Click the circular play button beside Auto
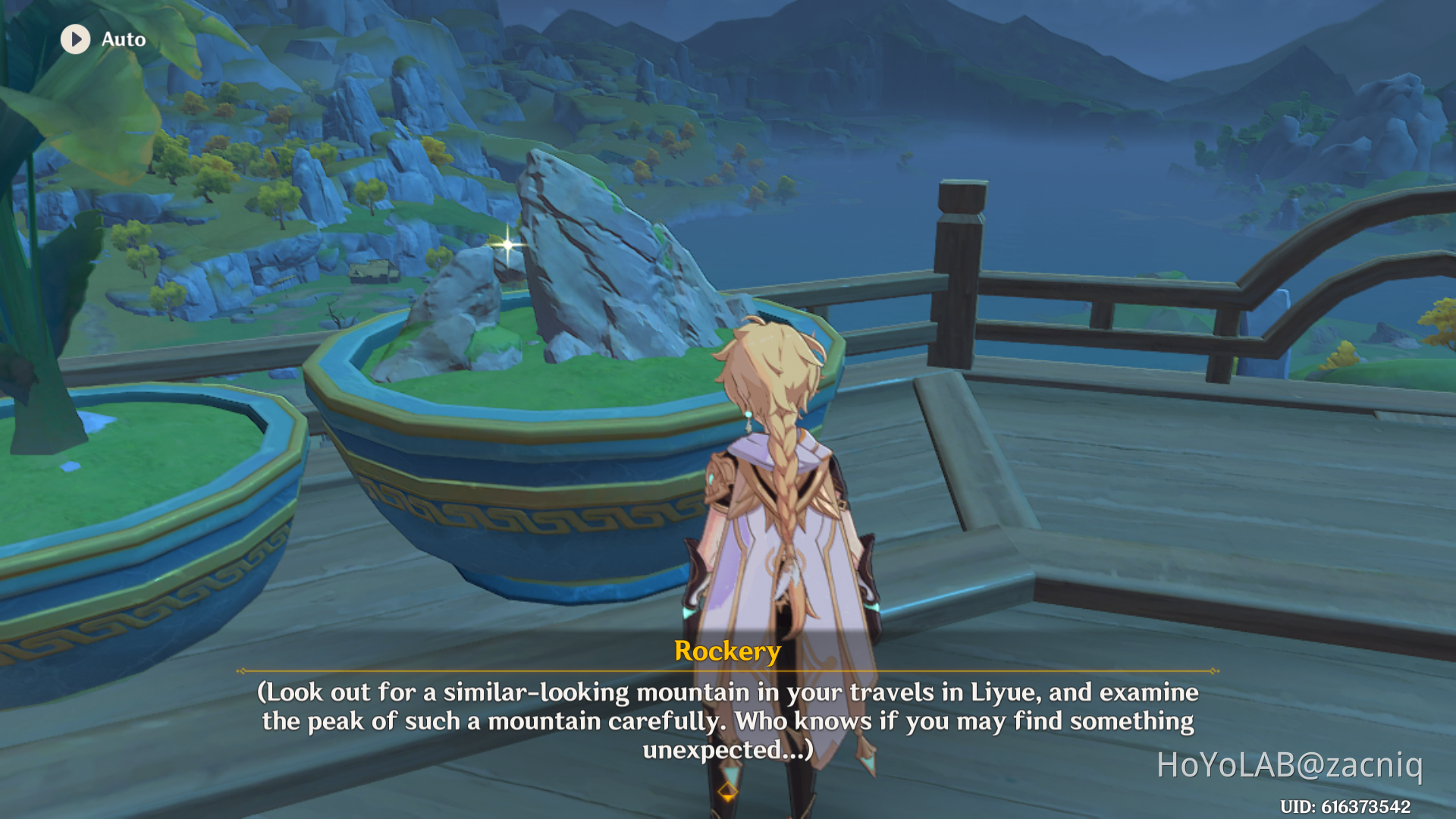Screen dimensions: 1456x819 pos(74,39)
